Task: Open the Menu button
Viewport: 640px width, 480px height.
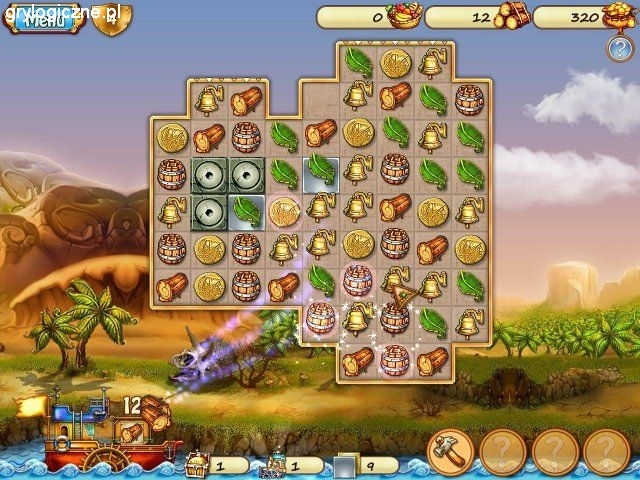Action: coord(43,19)
